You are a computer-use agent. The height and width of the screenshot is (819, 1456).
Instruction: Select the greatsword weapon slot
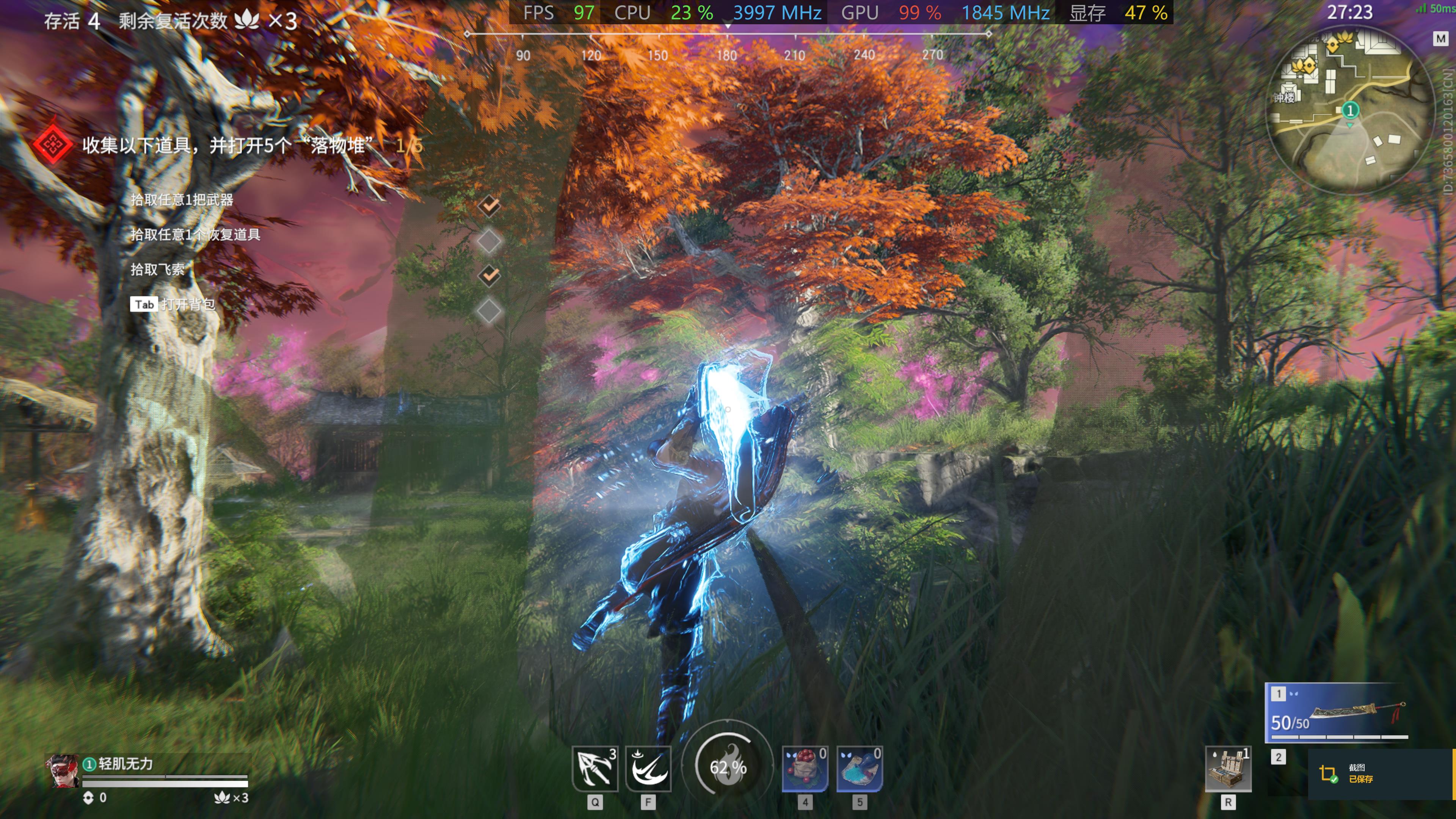(1336, 713)
